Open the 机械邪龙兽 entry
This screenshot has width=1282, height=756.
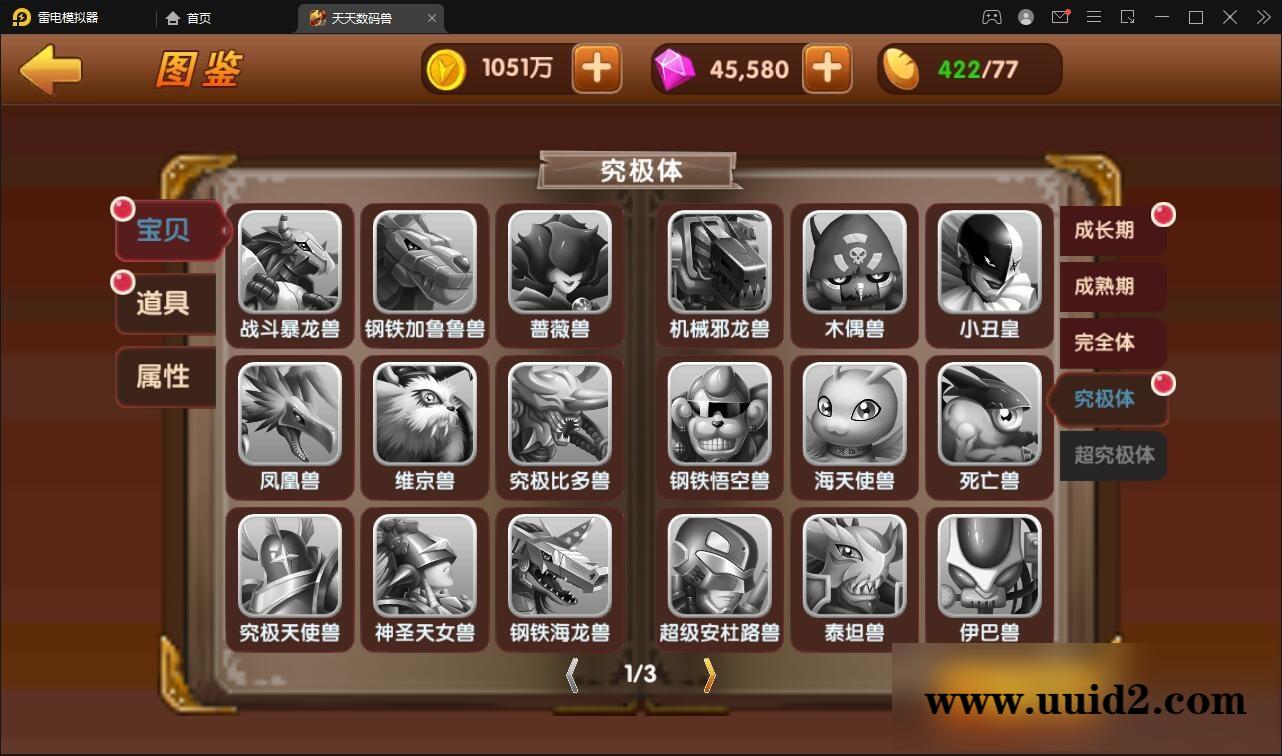coord(719,265)
